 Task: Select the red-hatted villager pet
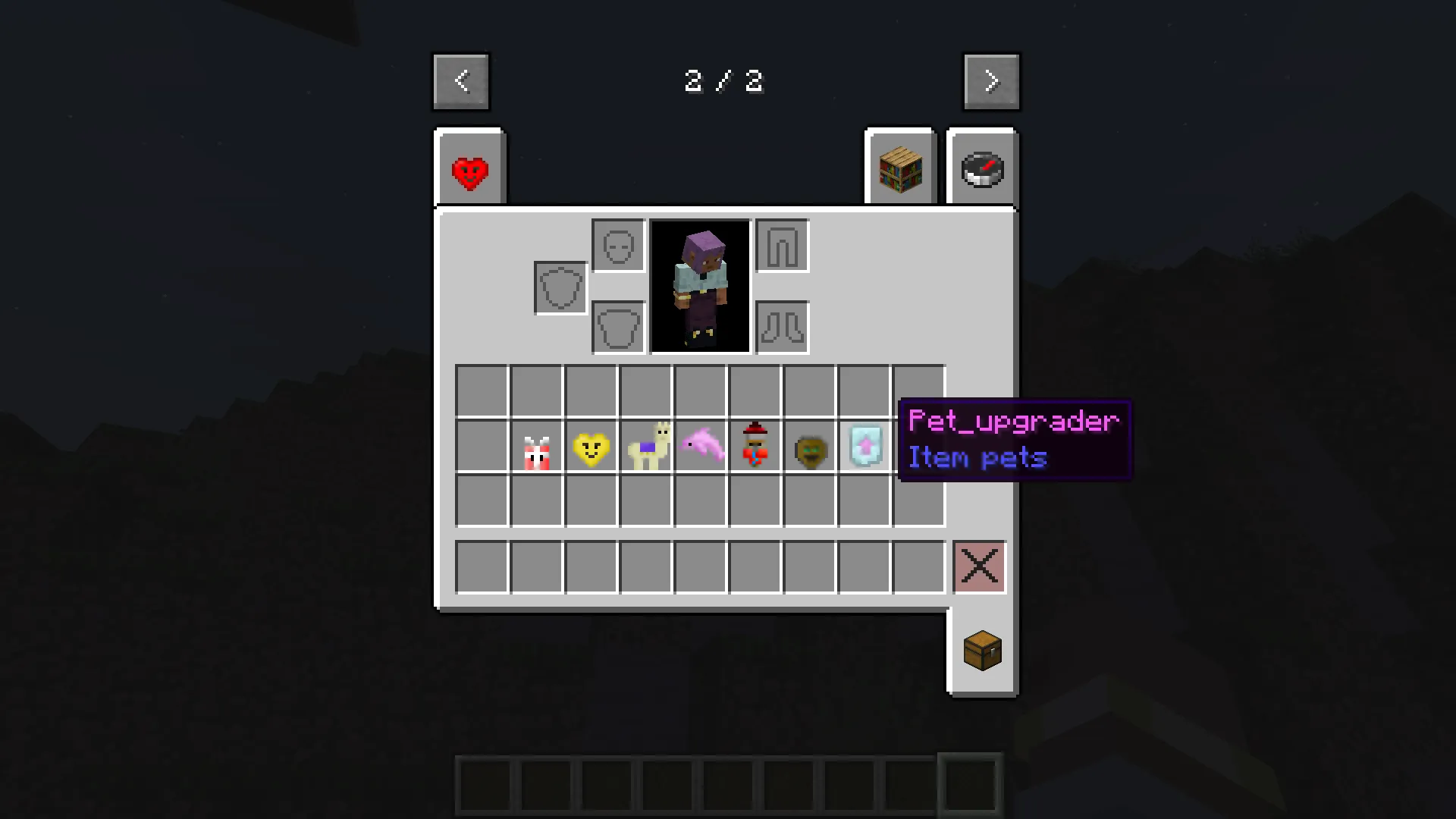(x=755, y=447)
